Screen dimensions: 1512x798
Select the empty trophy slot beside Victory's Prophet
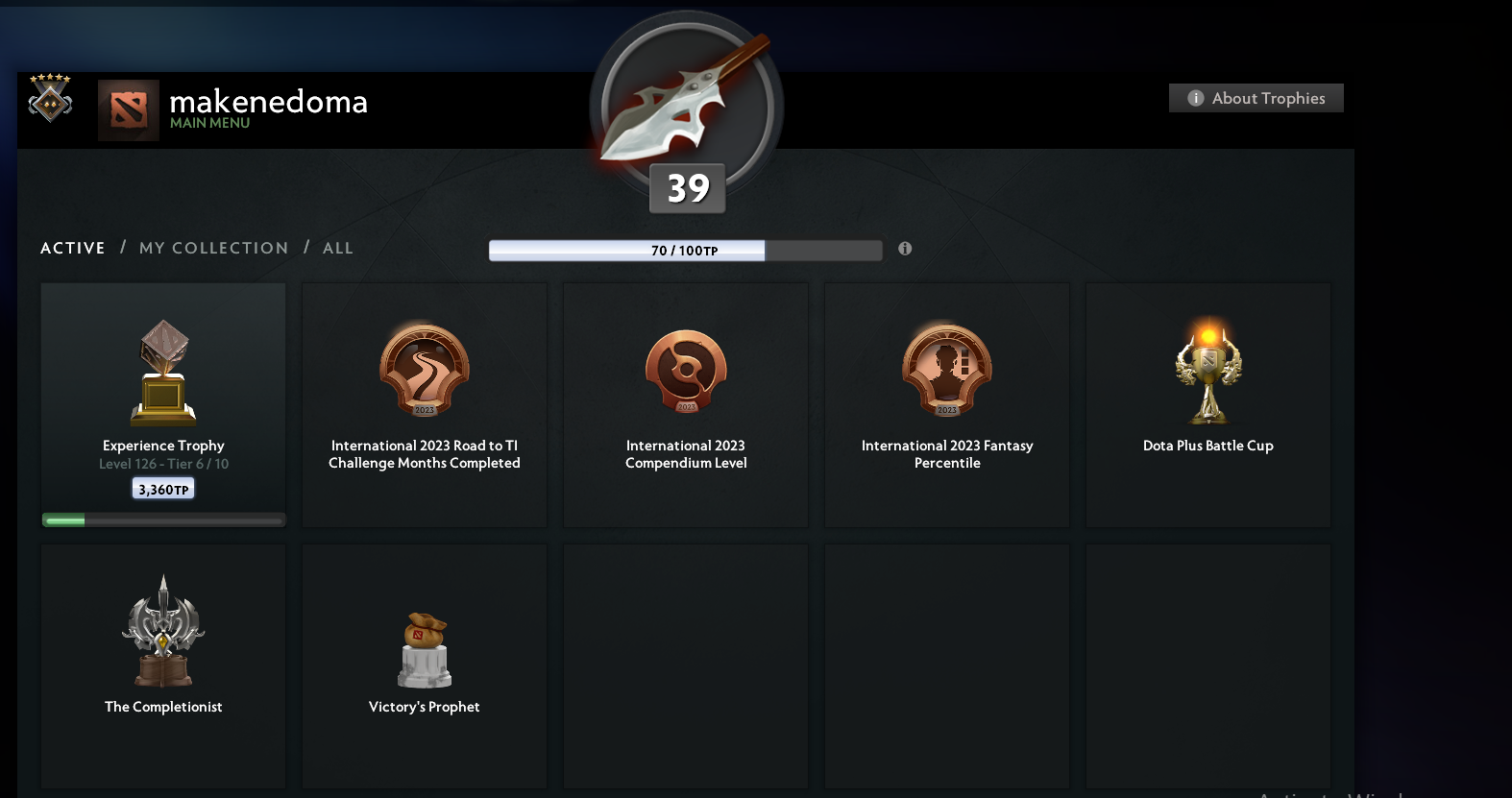[685, 665]
